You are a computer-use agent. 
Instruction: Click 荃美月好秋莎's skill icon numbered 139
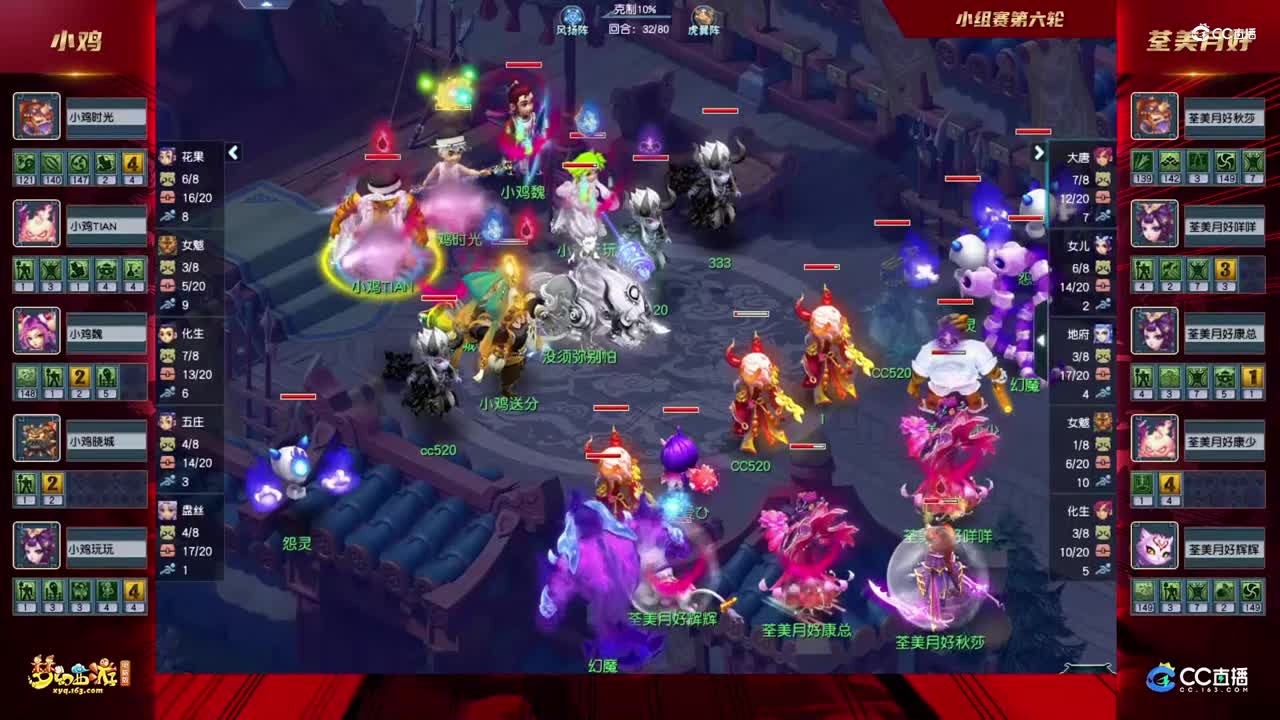[x=1142, y=160]
